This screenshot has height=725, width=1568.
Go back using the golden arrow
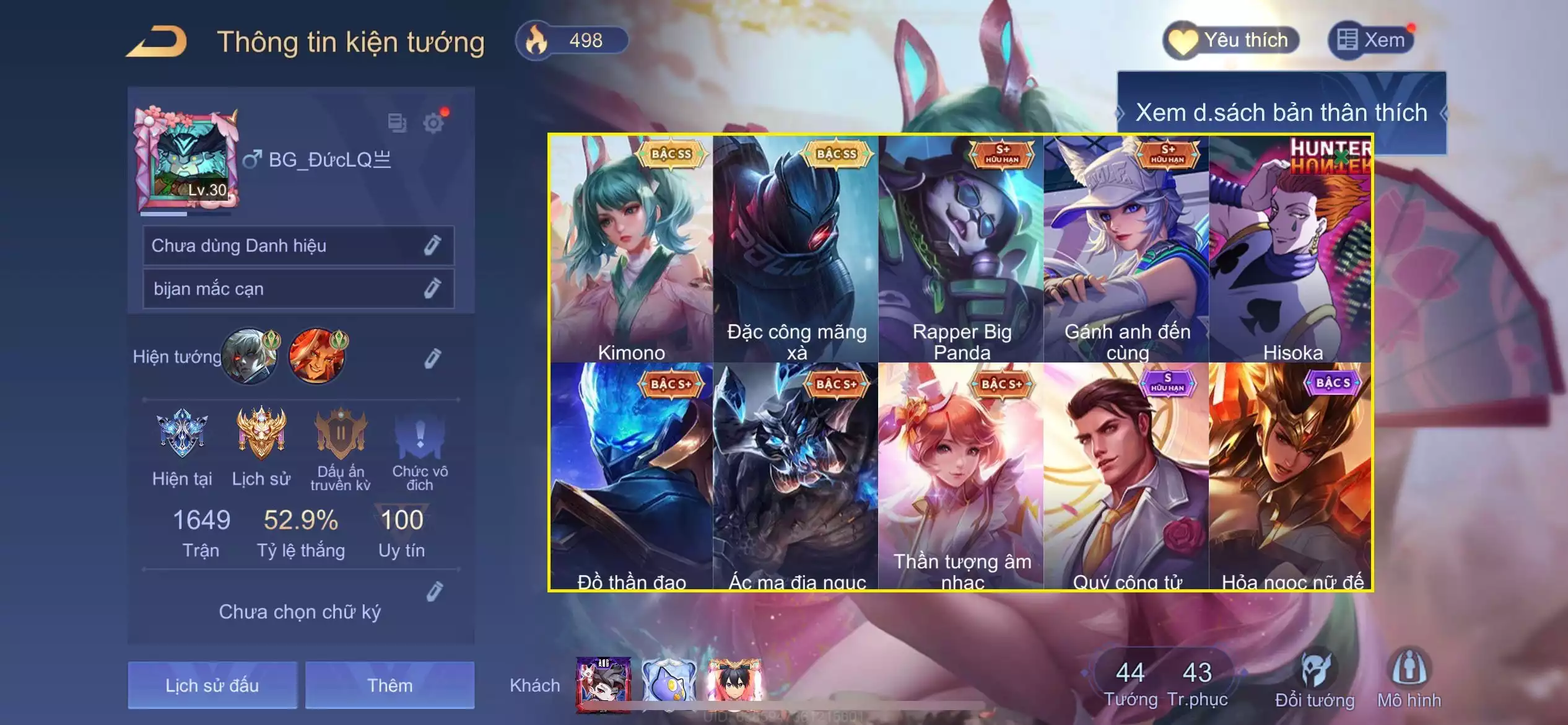[x=157, y=42]
